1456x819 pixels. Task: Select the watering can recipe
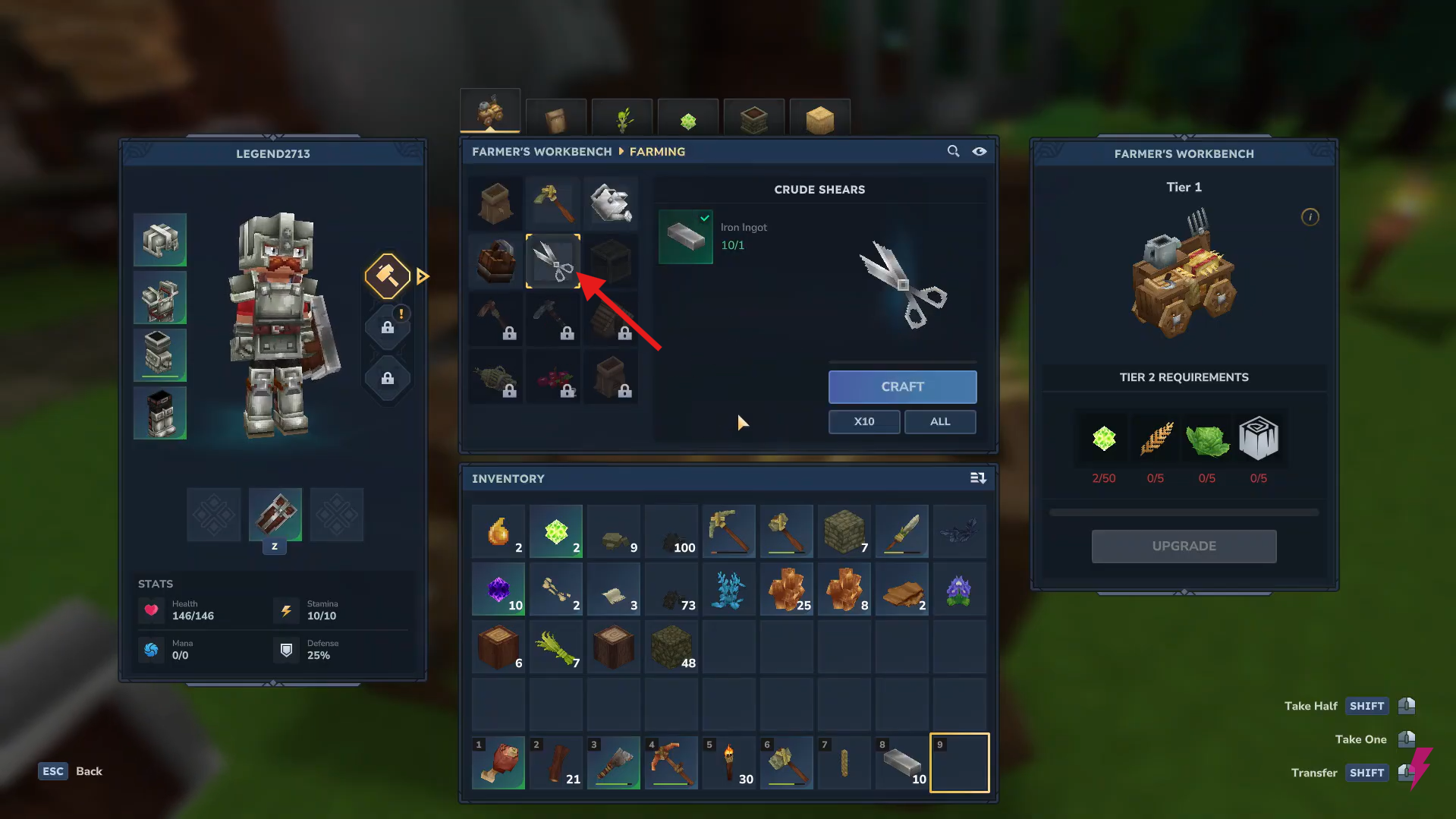click(x=612, y=203)
